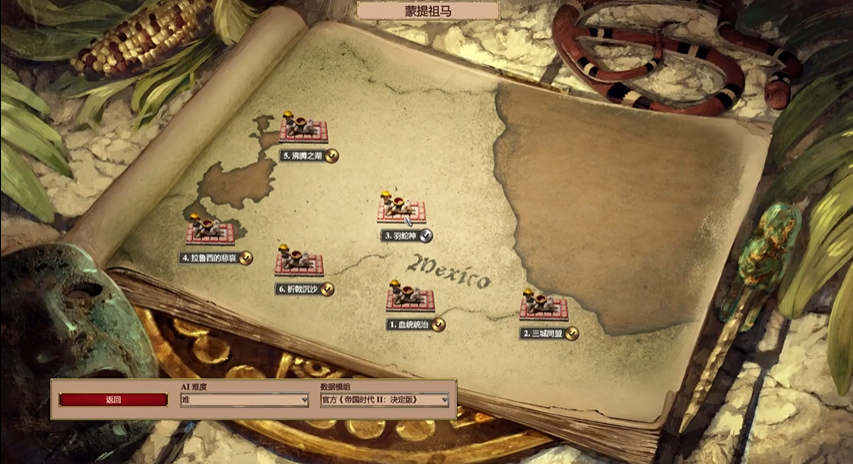Open the 数据模组 data mod dropdown
853x464 pixels.
tap(384, 400)
